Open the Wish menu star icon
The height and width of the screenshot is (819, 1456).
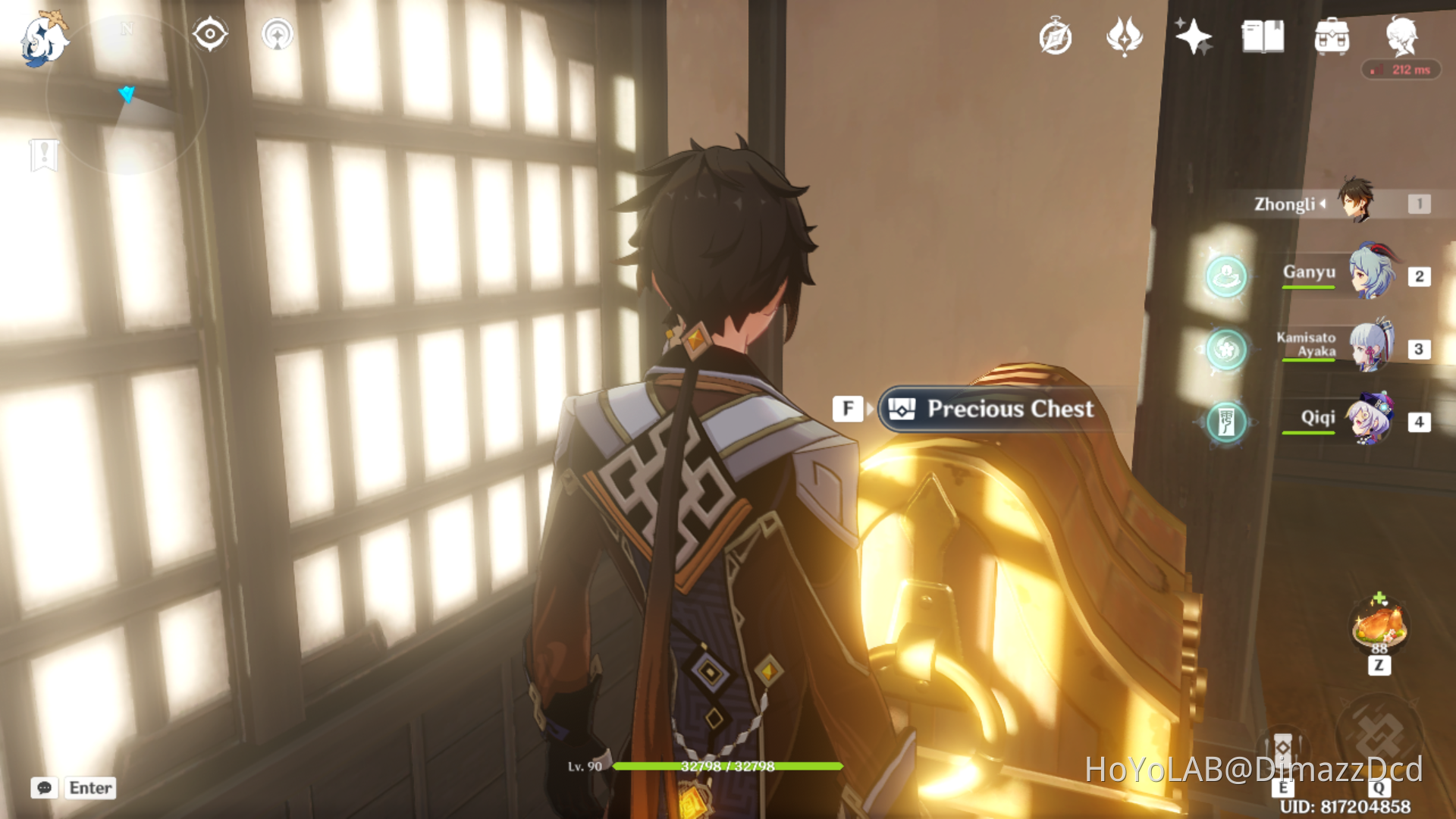click(1193, 36)
